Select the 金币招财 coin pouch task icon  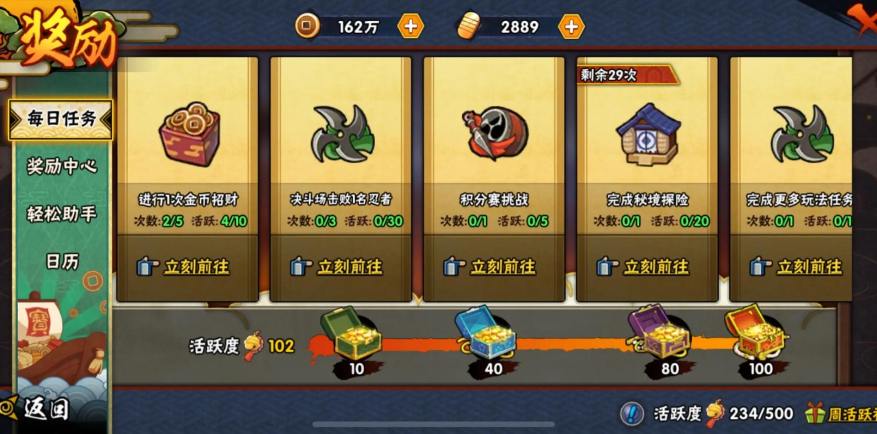click(x=188, y=135)
